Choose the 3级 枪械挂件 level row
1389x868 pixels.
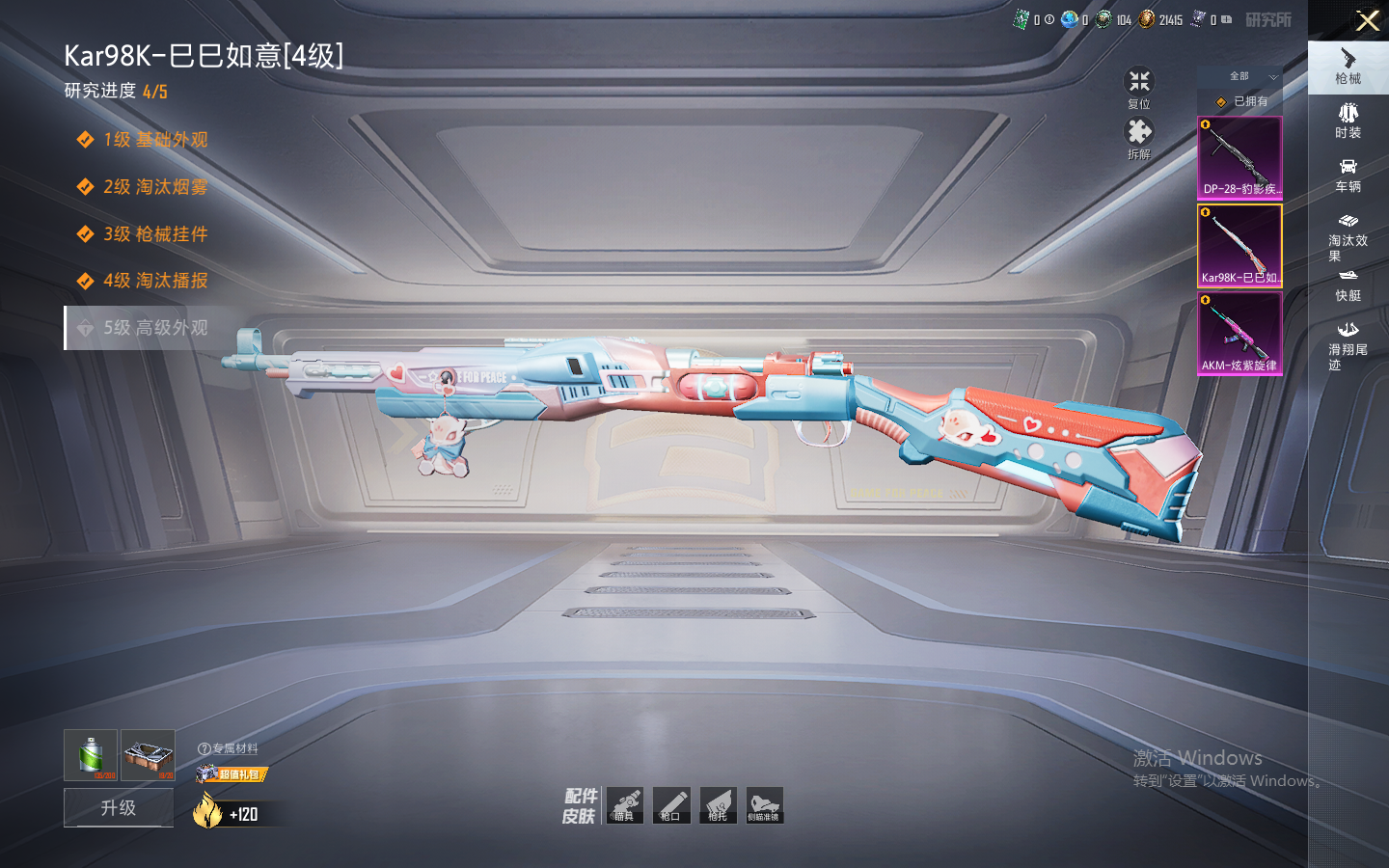154,234
